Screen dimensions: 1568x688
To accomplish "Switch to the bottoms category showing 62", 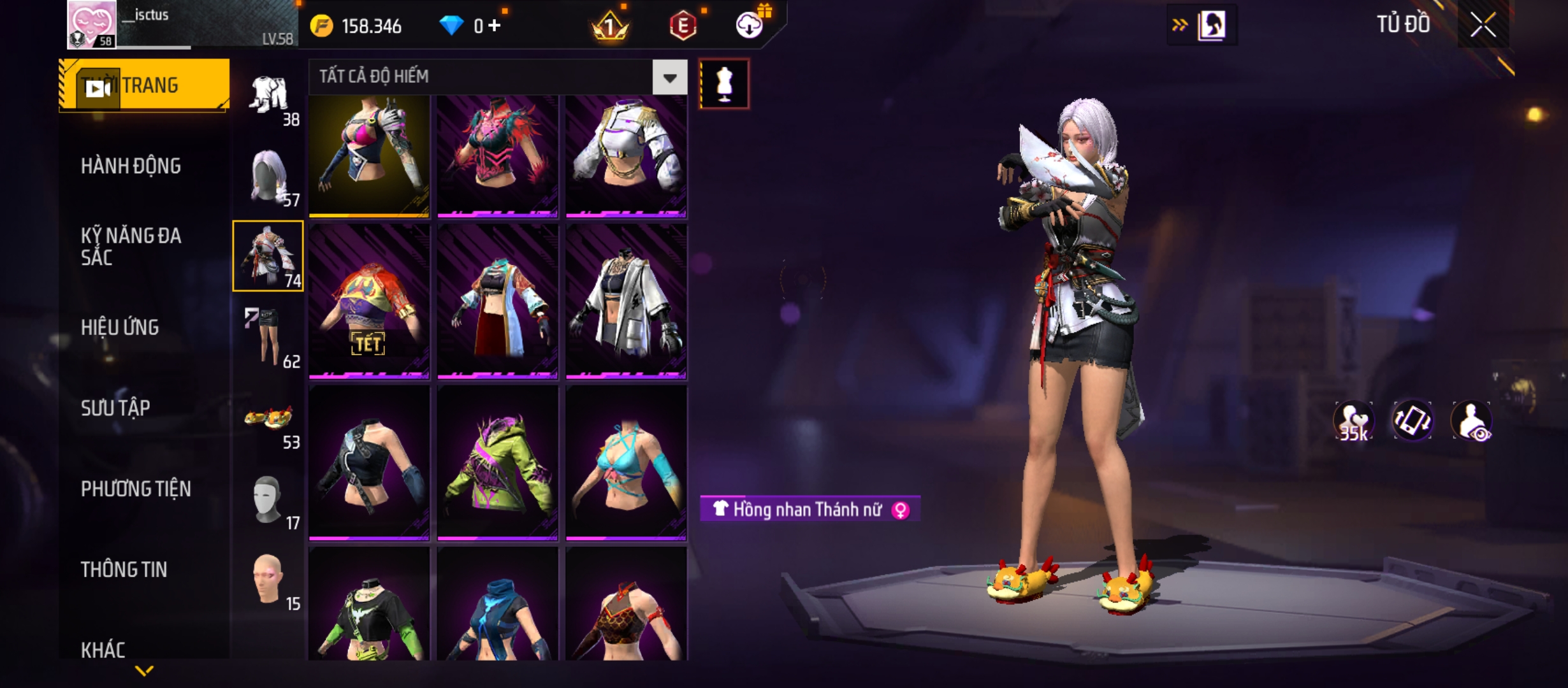I will tap(269, 338).
